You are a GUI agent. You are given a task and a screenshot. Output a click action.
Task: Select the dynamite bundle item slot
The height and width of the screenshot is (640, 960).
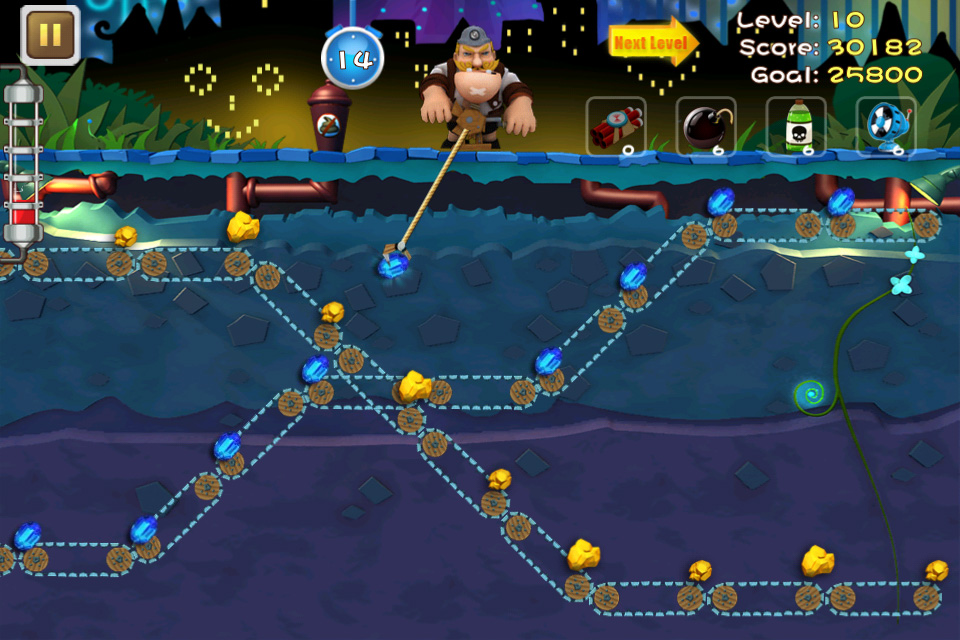point(616,127)
